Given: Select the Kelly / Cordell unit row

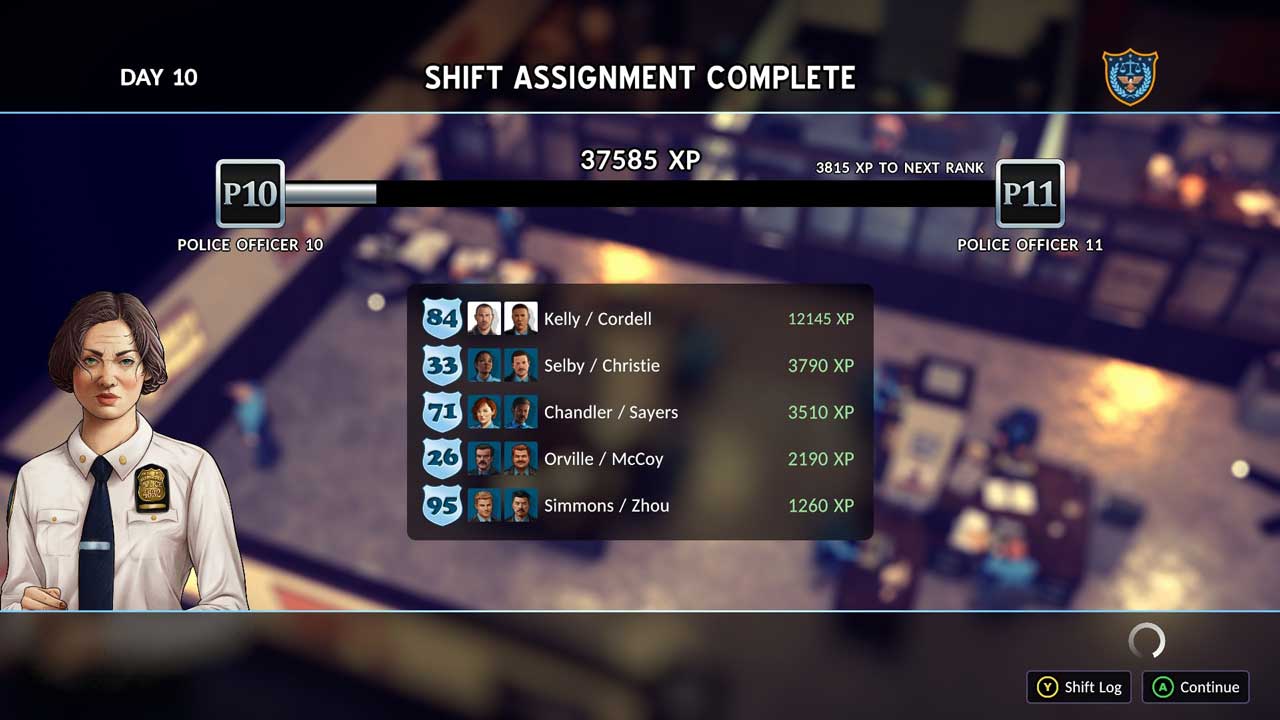Looking at the screenshot, I should pos(639,319).
